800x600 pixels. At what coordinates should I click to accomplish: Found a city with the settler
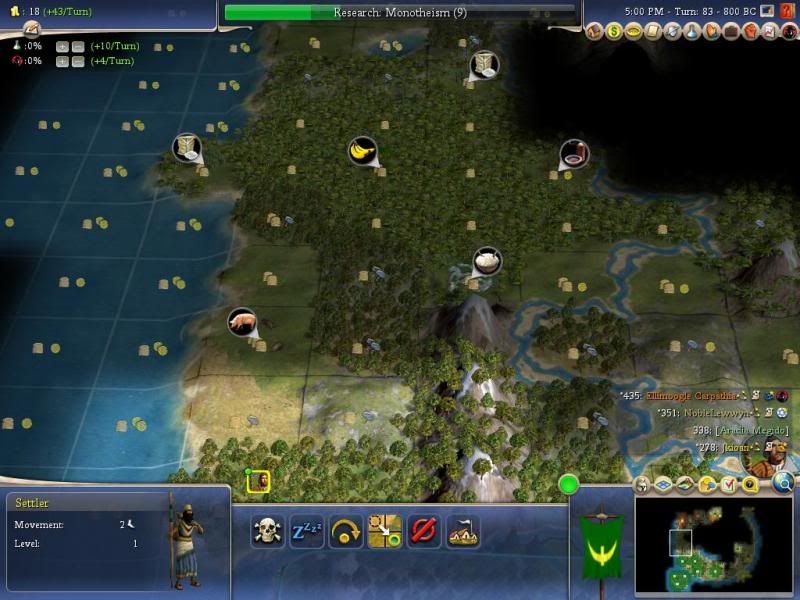point(462,530)
